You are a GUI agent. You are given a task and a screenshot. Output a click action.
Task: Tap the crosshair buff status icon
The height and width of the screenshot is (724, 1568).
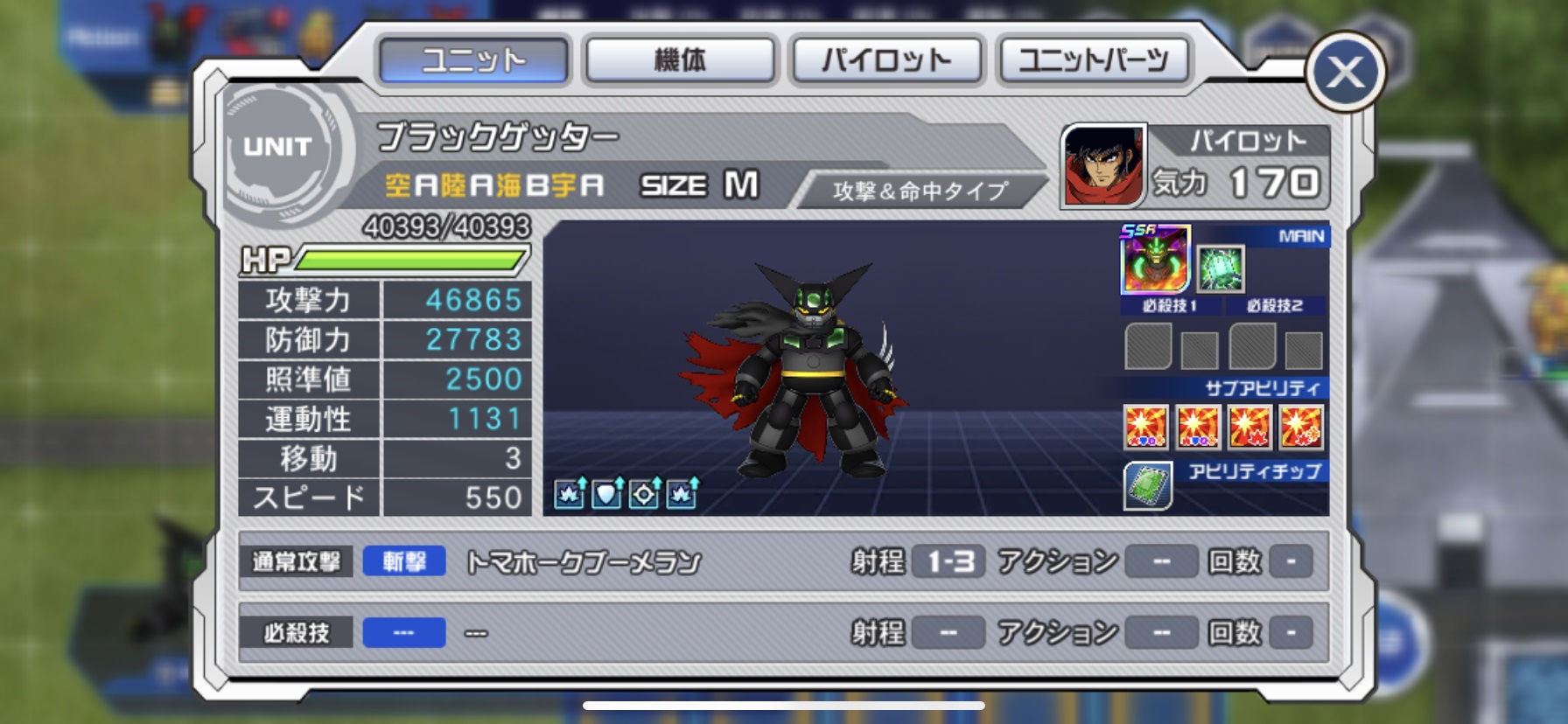645,494
